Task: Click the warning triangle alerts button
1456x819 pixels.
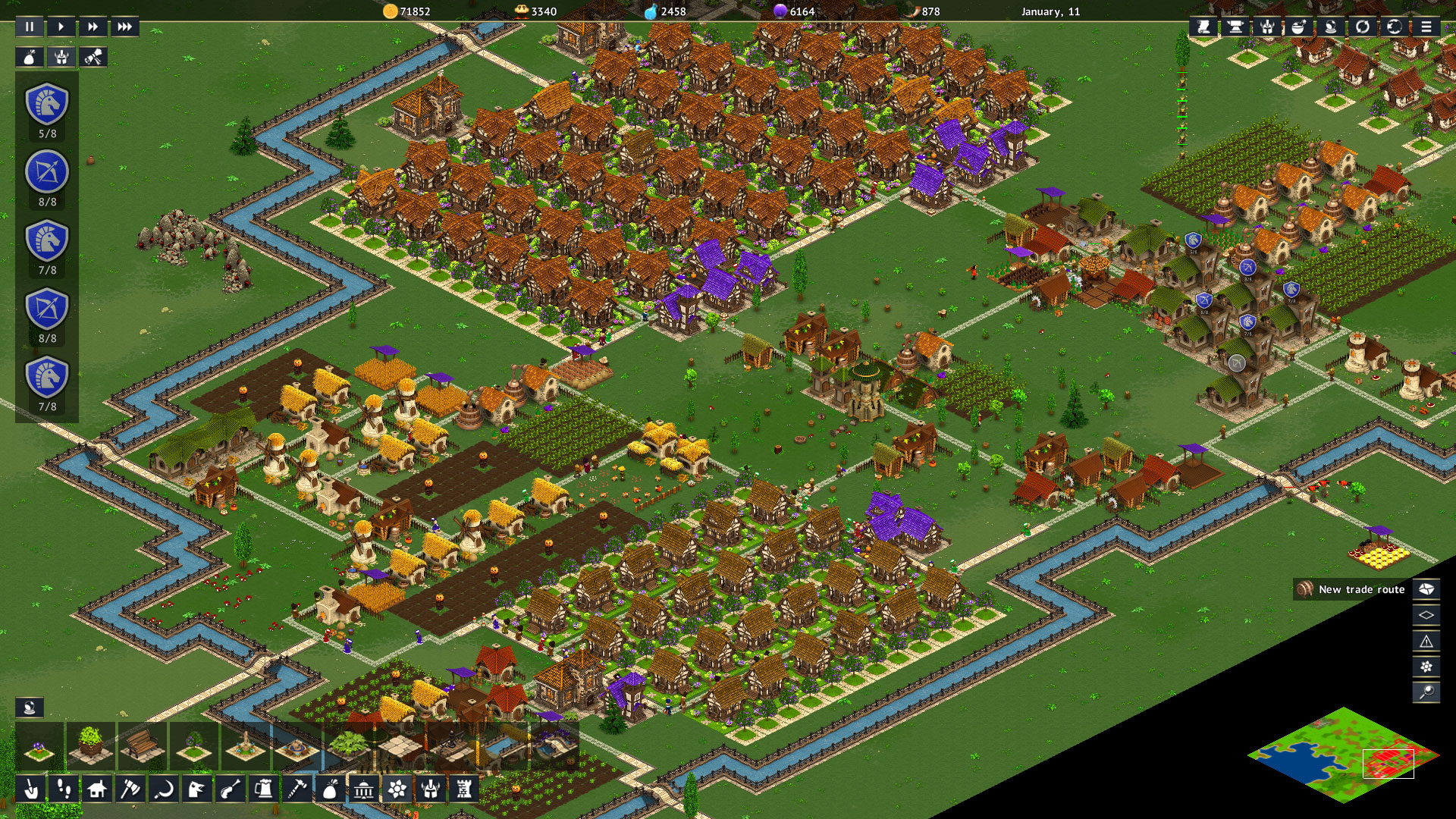Action: coord(1426,641)
